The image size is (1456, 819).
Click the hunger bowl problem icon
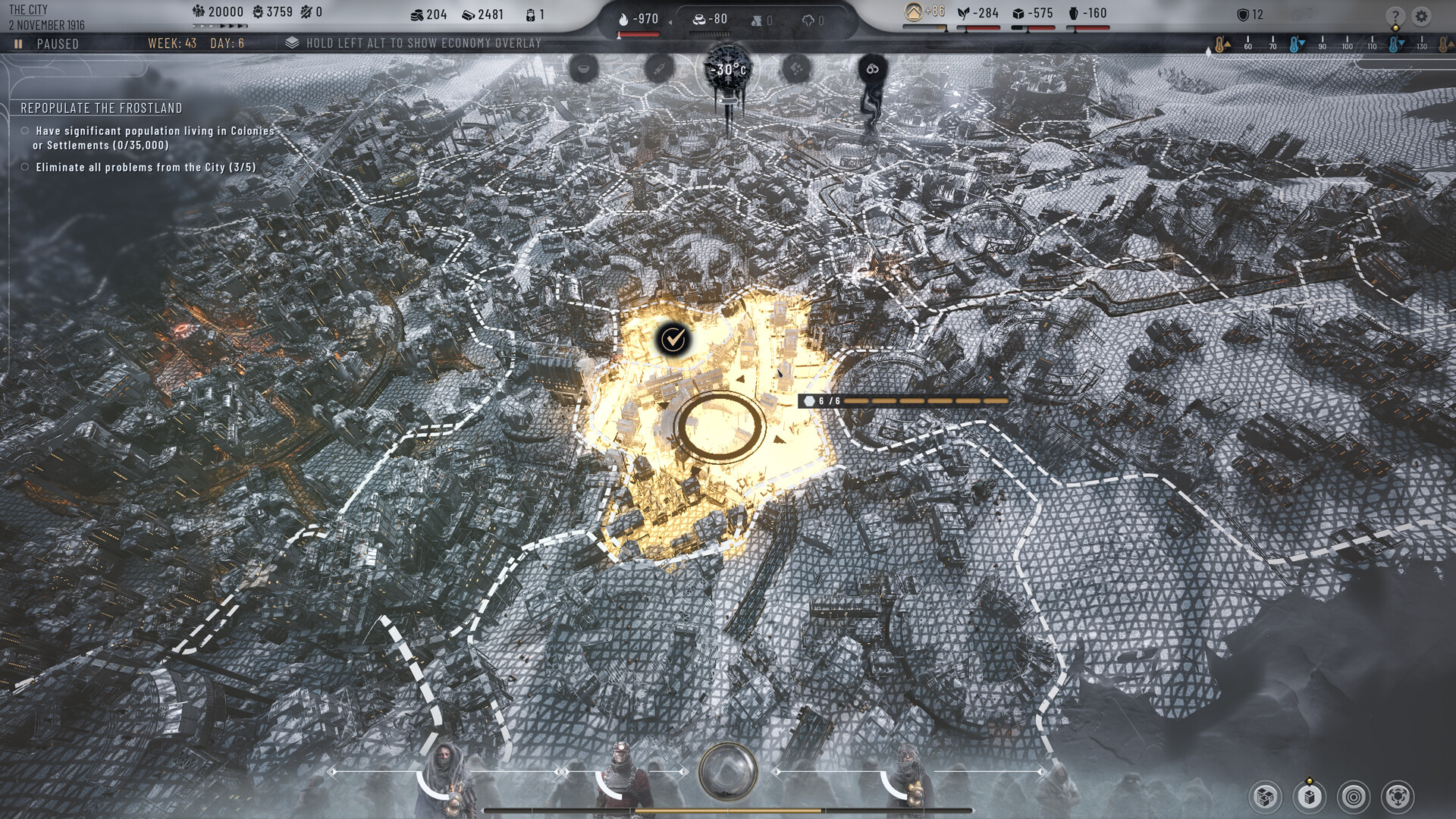click(584, 68)
